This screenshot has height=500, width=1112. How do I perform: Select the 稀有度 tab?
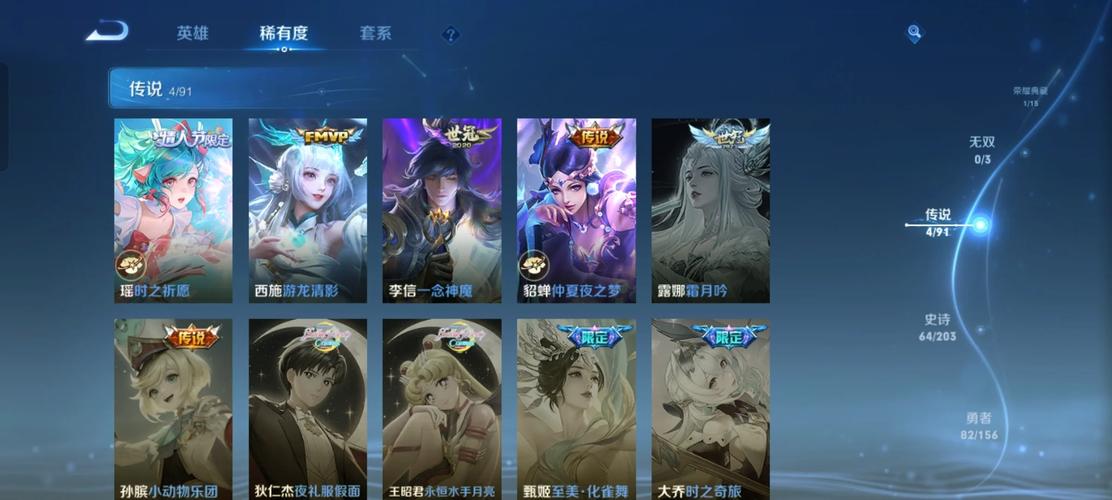[x=284, y=33]
